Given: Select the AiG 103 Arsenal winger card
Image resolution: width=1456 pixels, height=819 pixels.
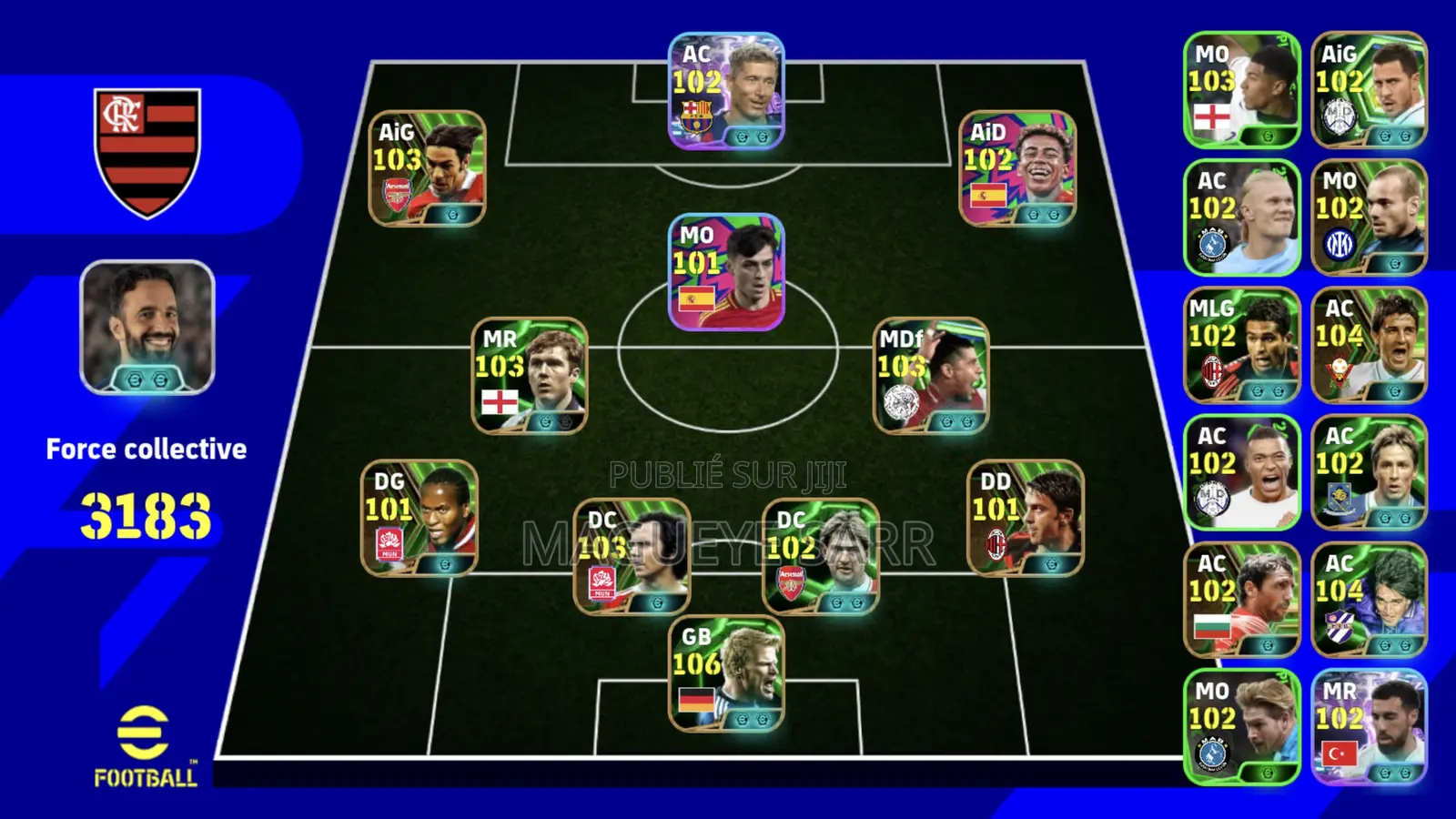Looking at the screenshot, I should click(x=427, y=169).
